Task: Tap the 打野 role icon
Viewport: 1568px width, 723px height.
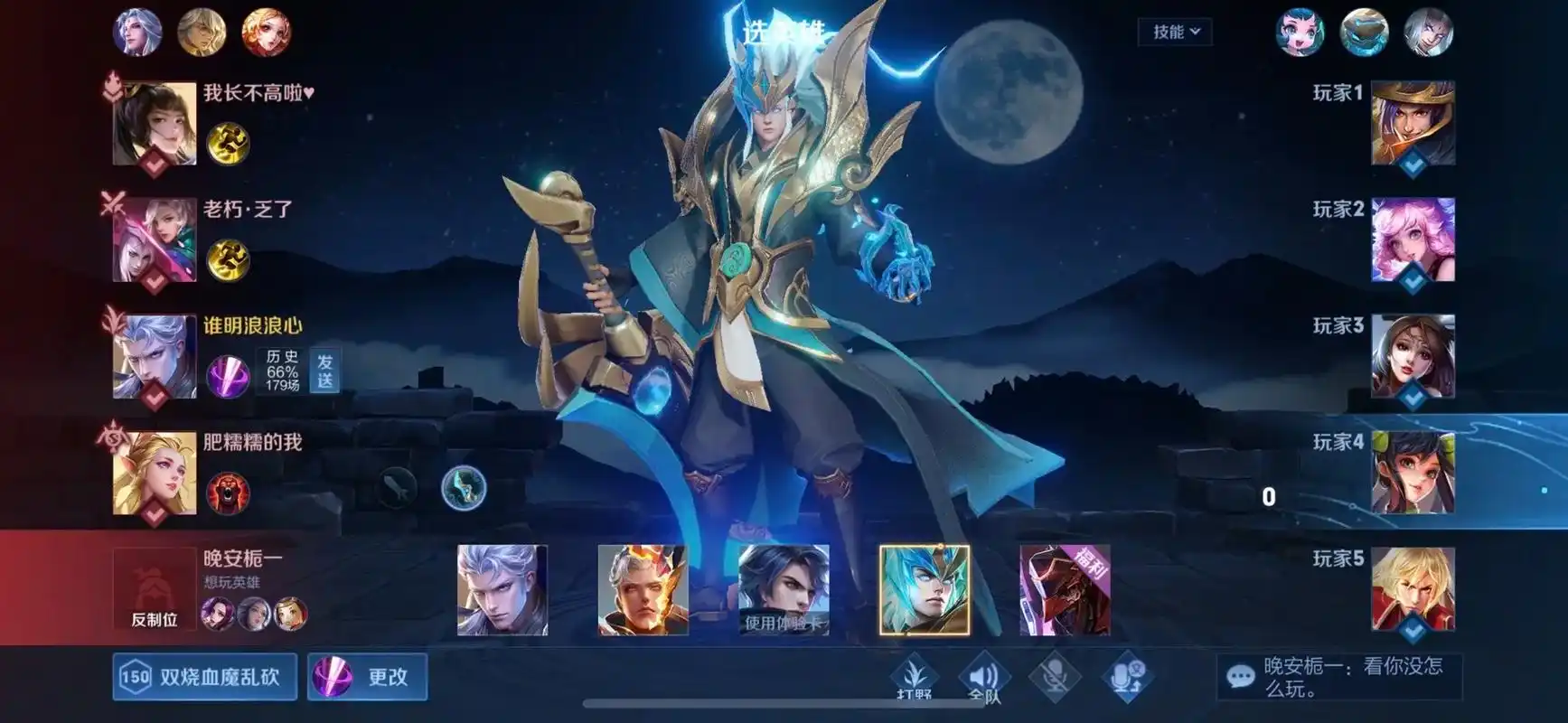Action: point(915,677)
